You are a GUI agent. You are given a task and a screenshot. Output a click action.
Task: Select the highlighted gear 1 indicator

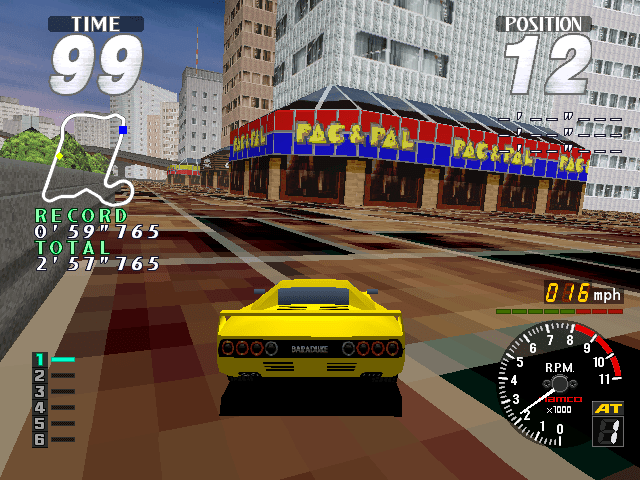41,359
